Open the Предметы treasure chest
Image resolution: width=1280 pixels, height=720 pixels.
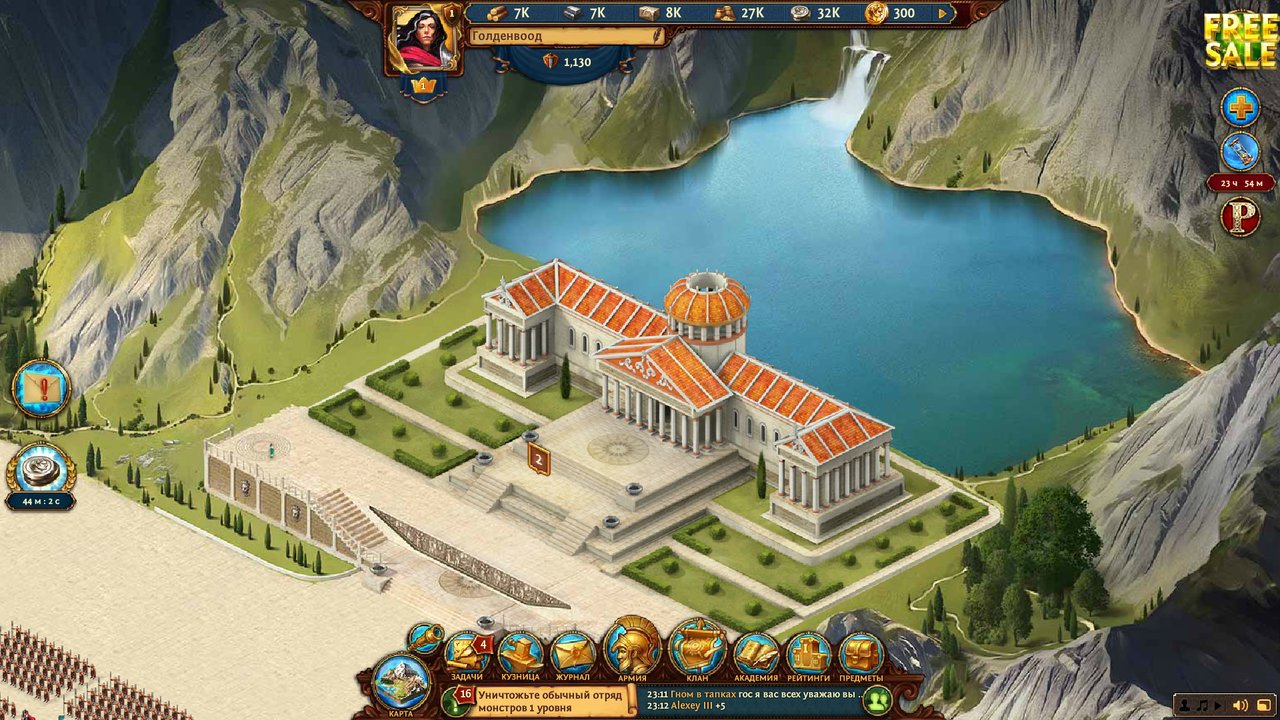(x=861, y=653)
